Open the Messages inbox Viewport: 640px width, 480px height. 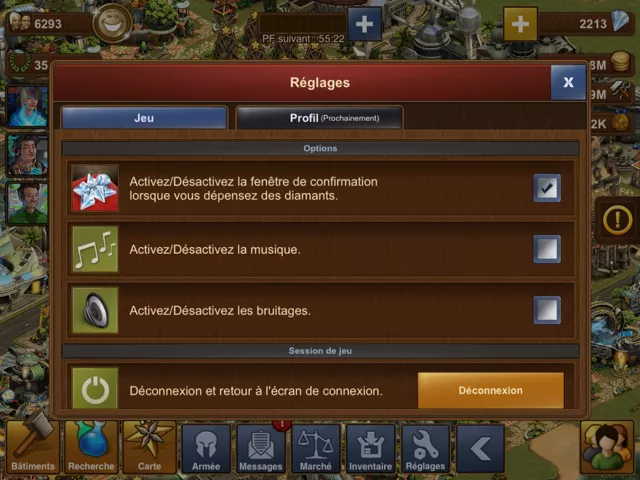coord(261,449)
